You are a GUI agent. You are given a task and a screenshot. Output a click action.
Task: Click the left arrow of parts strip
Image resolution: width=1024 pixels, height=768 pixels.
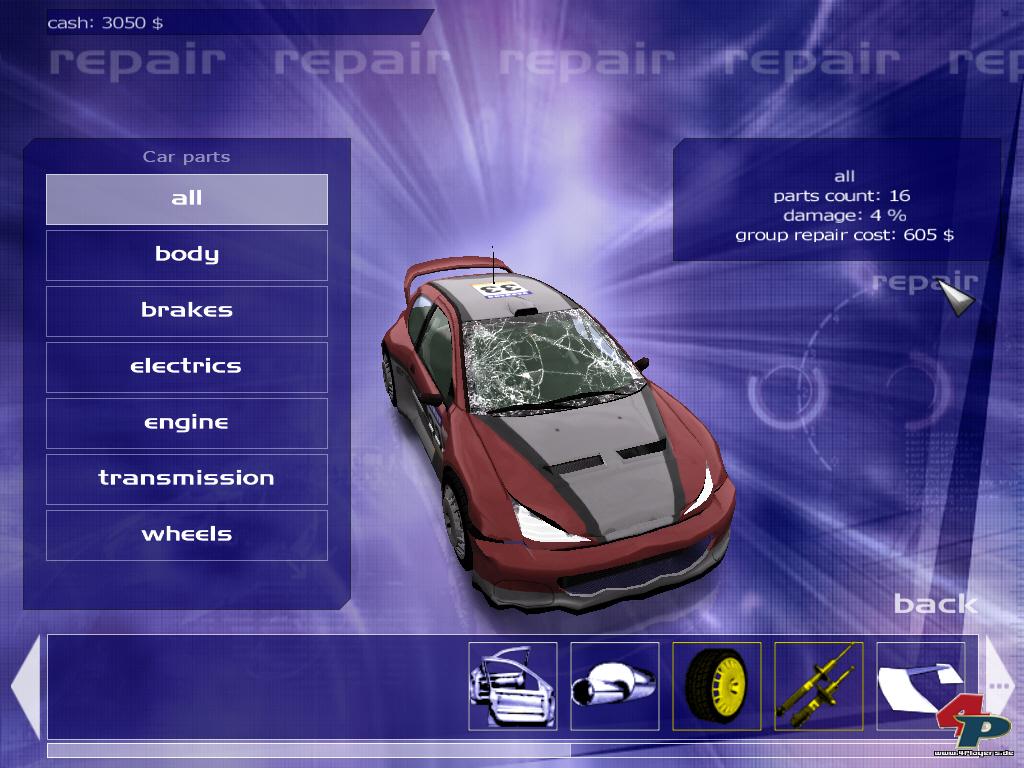click(25, 687)
